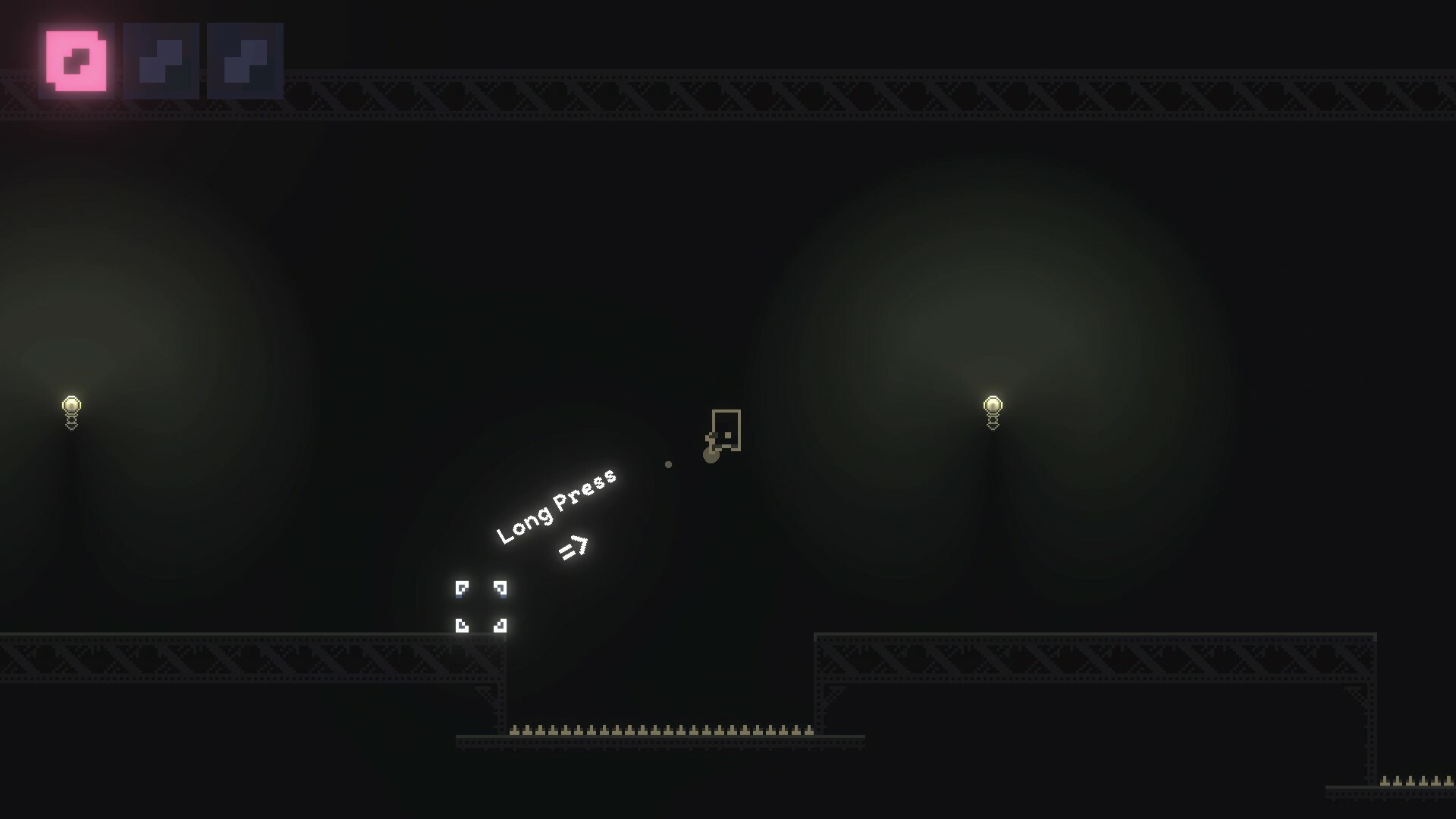Screen dimensions: 1456x819
Task: Click the cursor outline near the character
Action: [726, 431]
